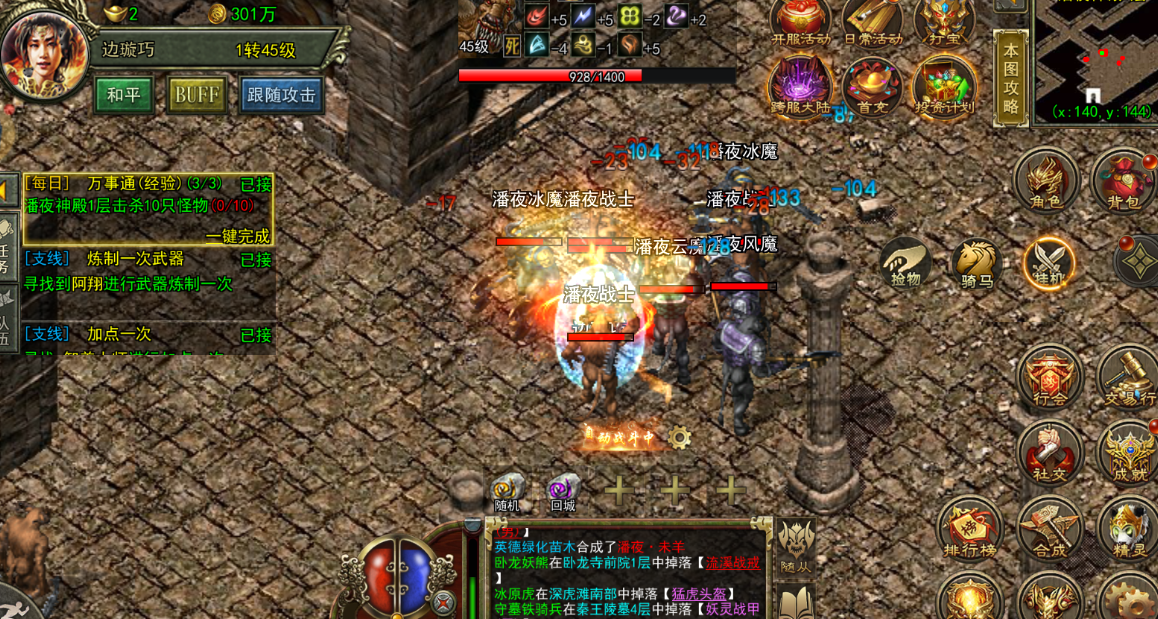The height and width of the screenshot is (619, 1158).
Task: Toggle the 和平 peace mode button
Action: [124, 95]
